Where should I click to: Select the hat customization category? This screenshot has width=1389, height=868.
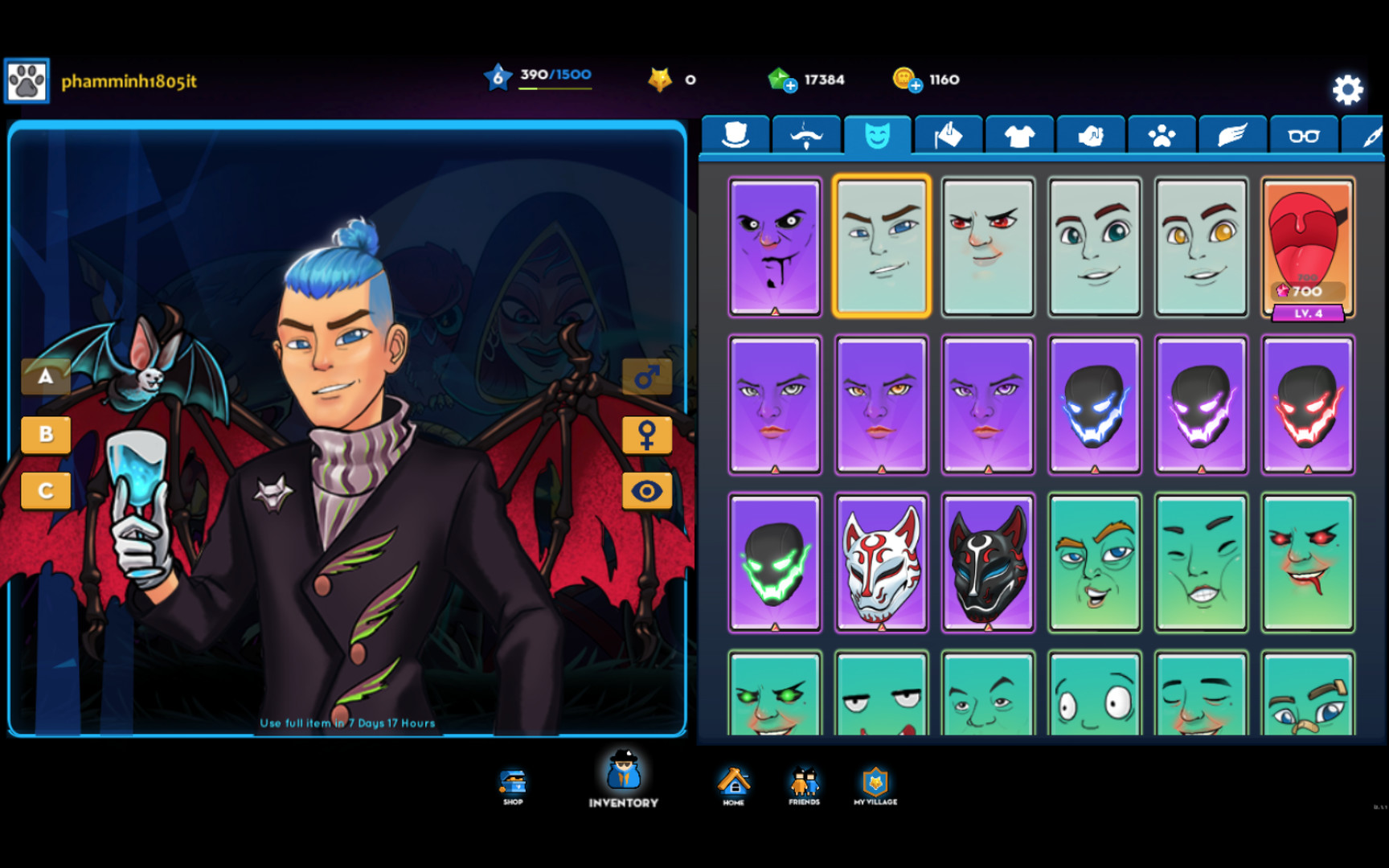[x=735, y=133]
